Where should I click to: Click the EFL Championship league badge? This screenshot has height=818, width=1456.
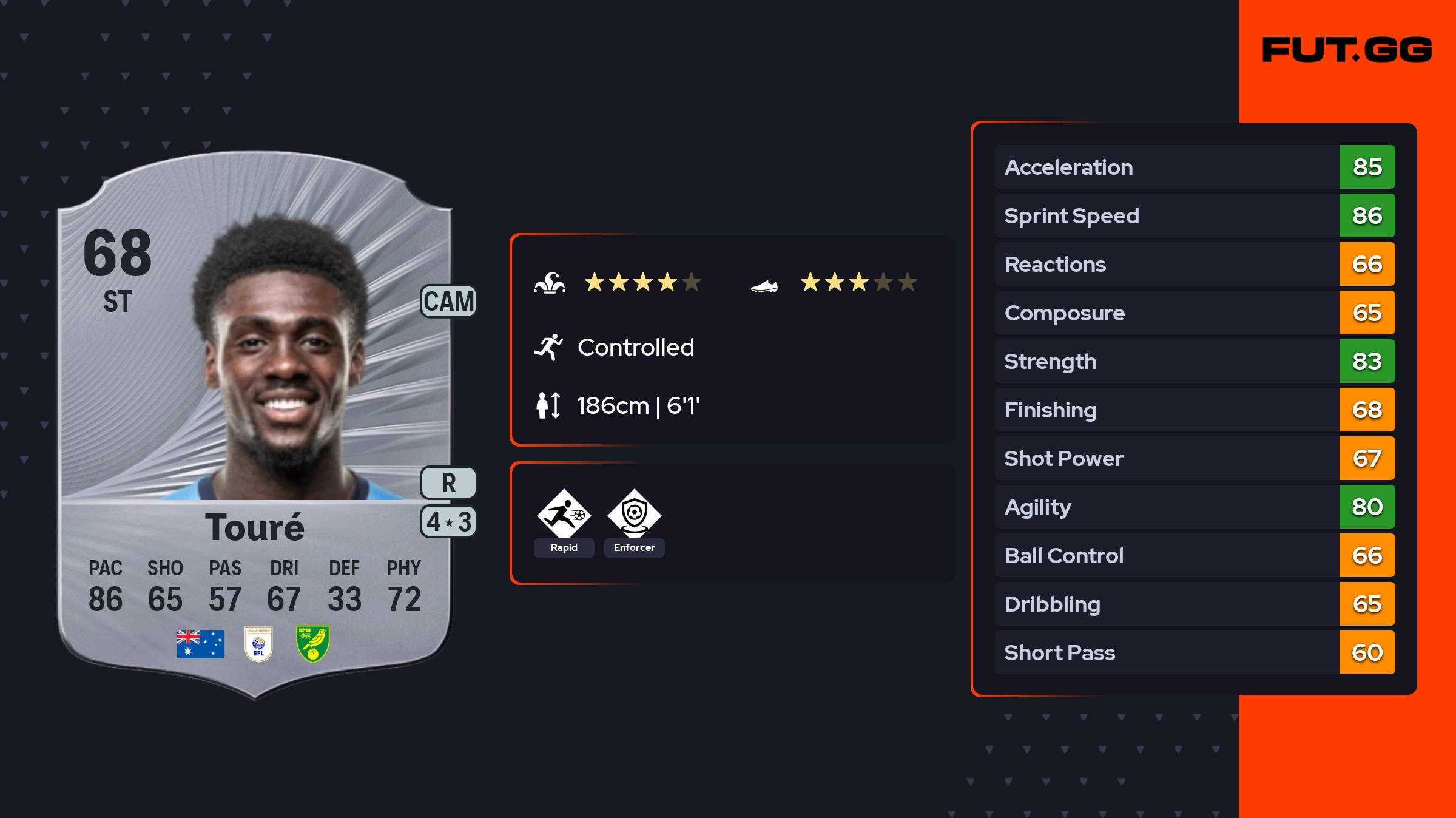click(258, 644)
